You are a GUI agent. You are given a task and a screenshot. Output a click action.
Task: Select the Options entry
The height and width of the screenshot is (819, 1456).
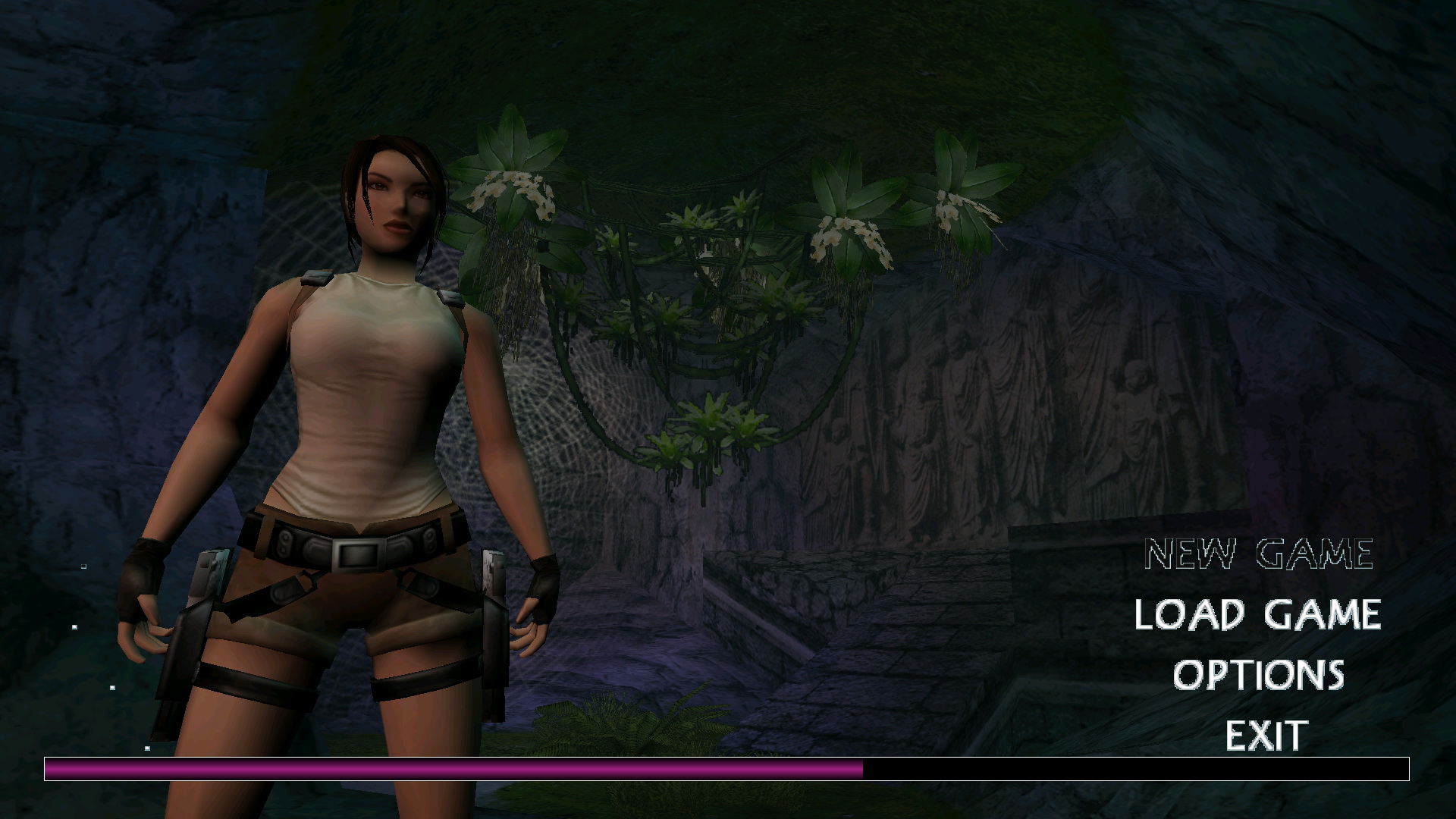1259,675
